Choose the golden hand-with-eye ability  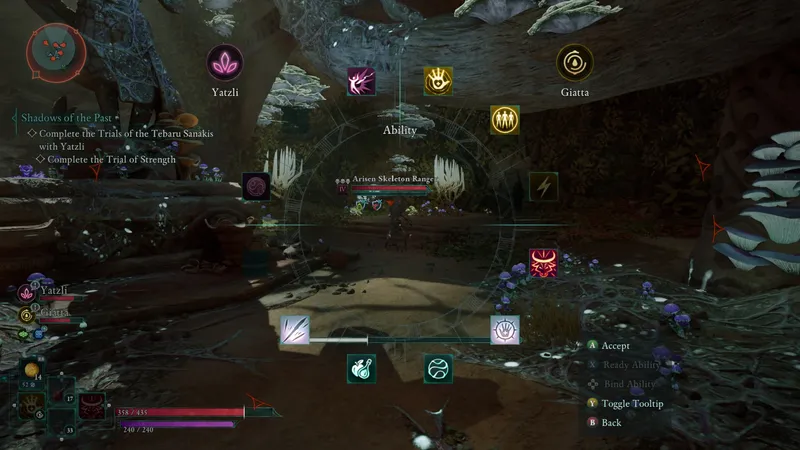[436, 81]
